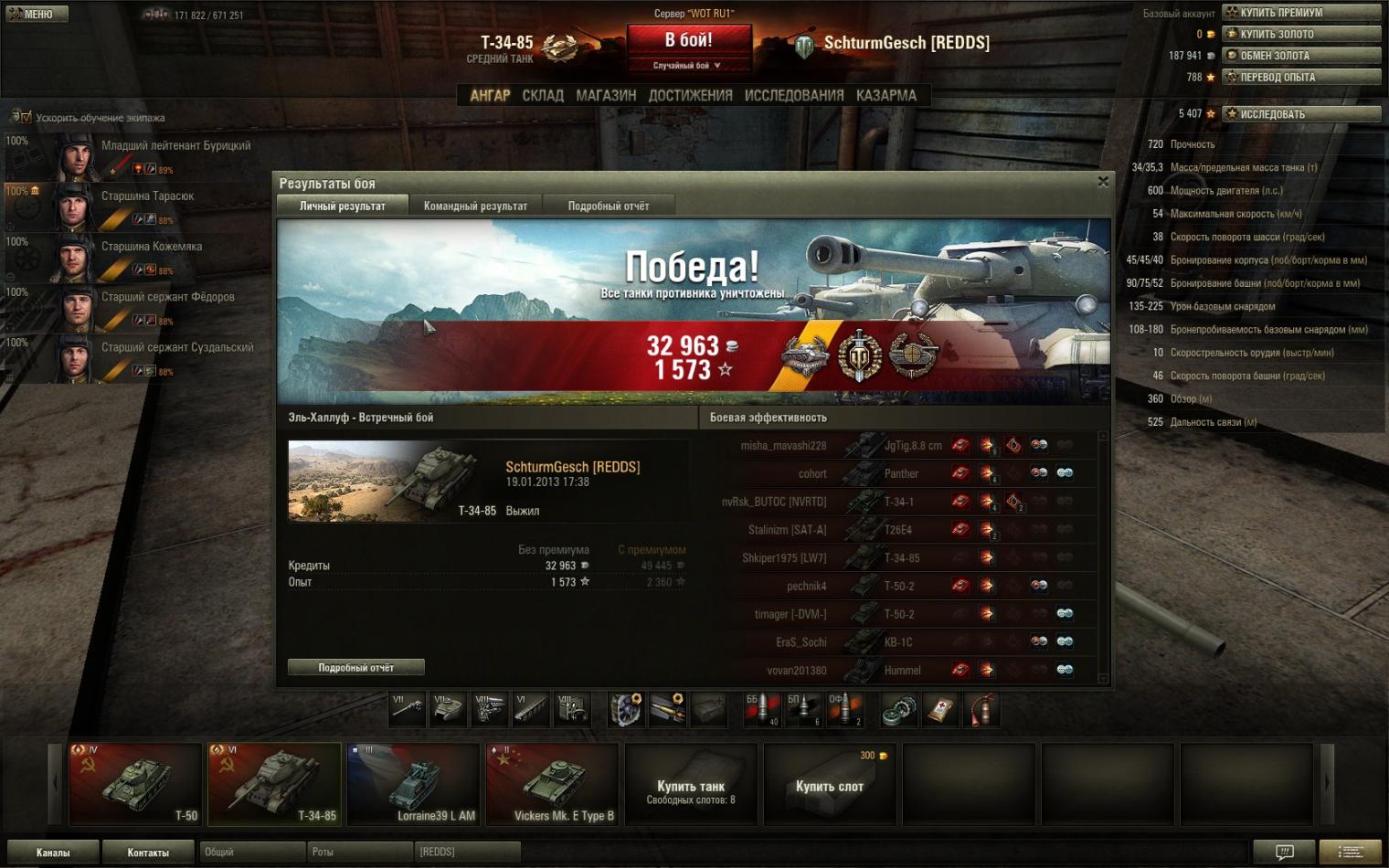Switch to Командный результат tab

(x=475, y=206)
